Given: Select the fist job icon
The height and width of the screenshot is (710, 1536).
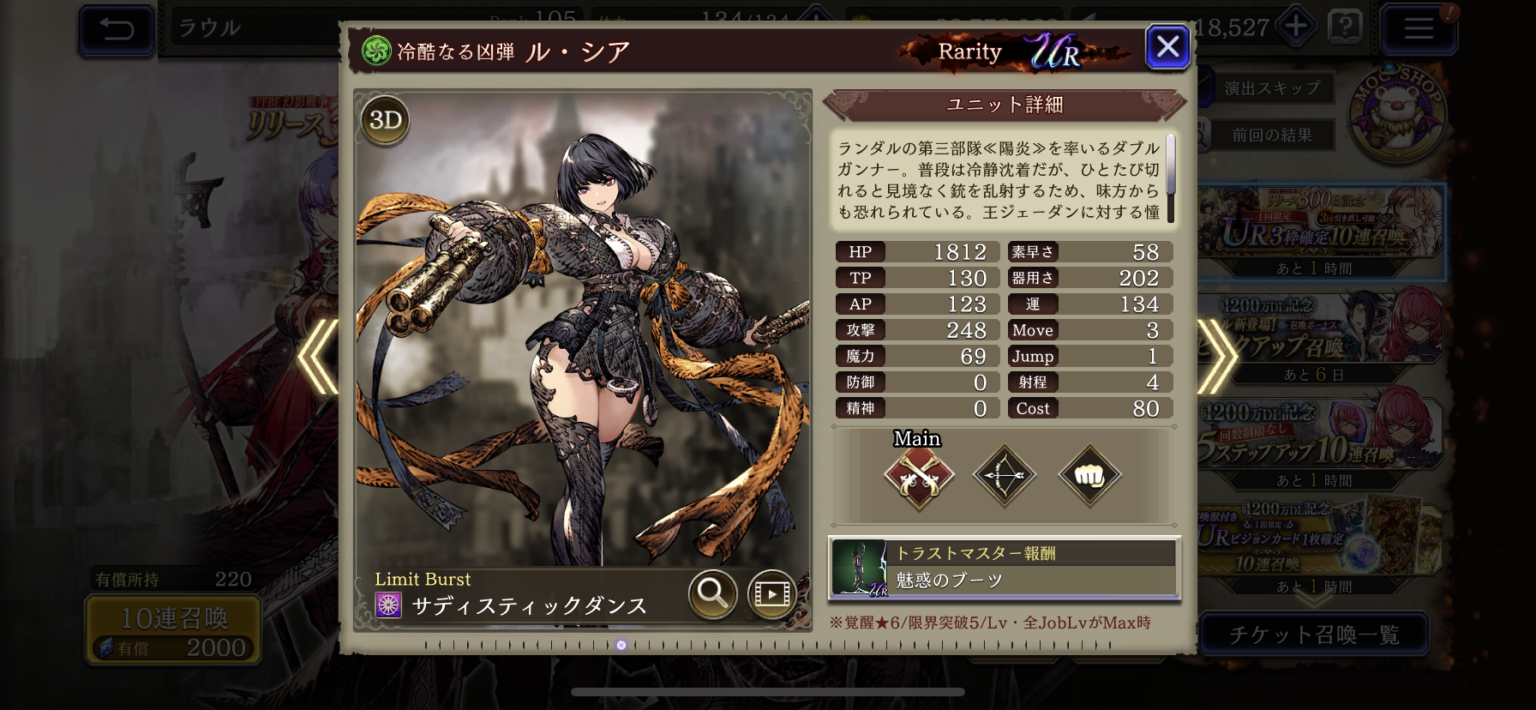Looking at the screenshot, I should click(1089, 476).
